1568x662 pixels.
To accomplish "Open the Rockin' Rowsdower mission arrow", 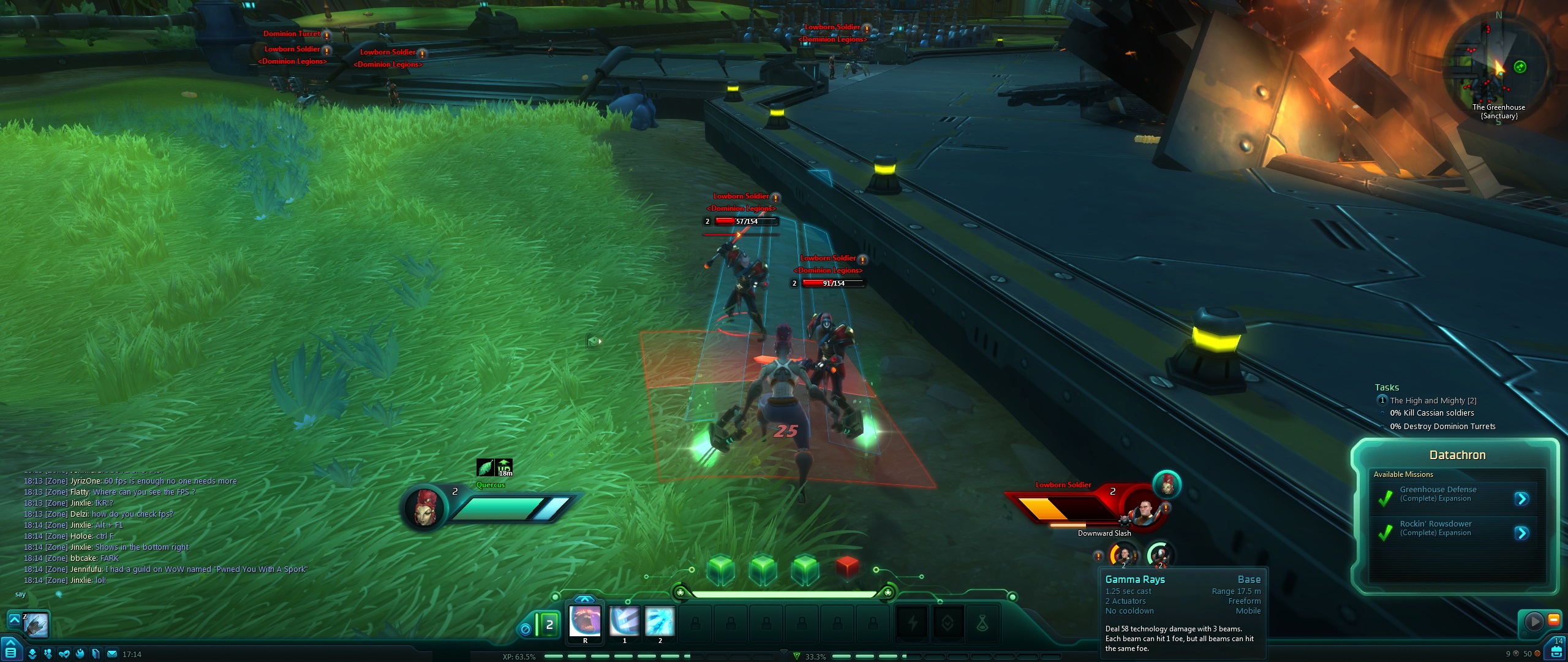I will coord(1521,533).
